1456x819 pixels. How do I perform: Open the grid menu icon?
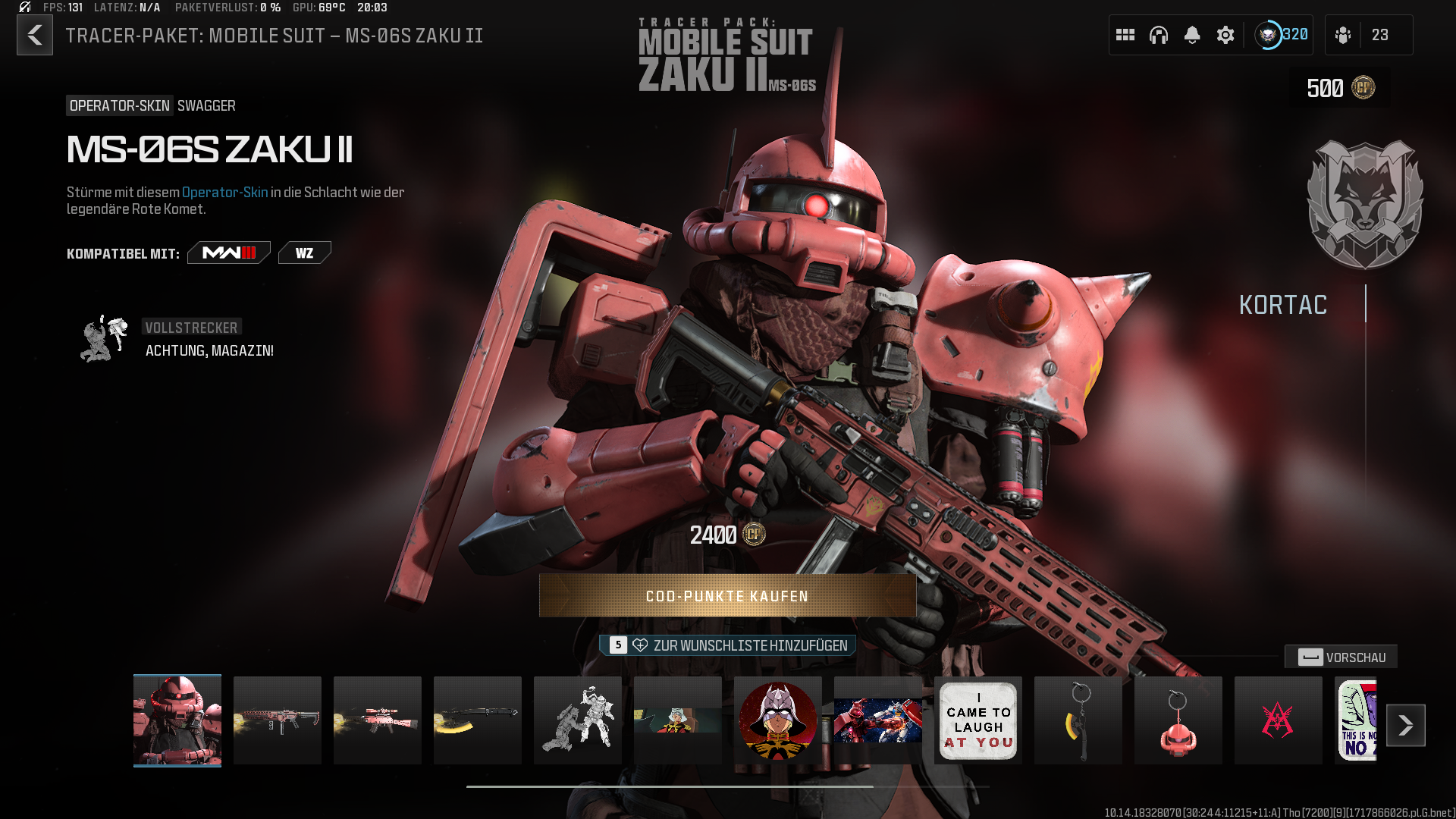pyautogui.click(x=1125, y=35)
